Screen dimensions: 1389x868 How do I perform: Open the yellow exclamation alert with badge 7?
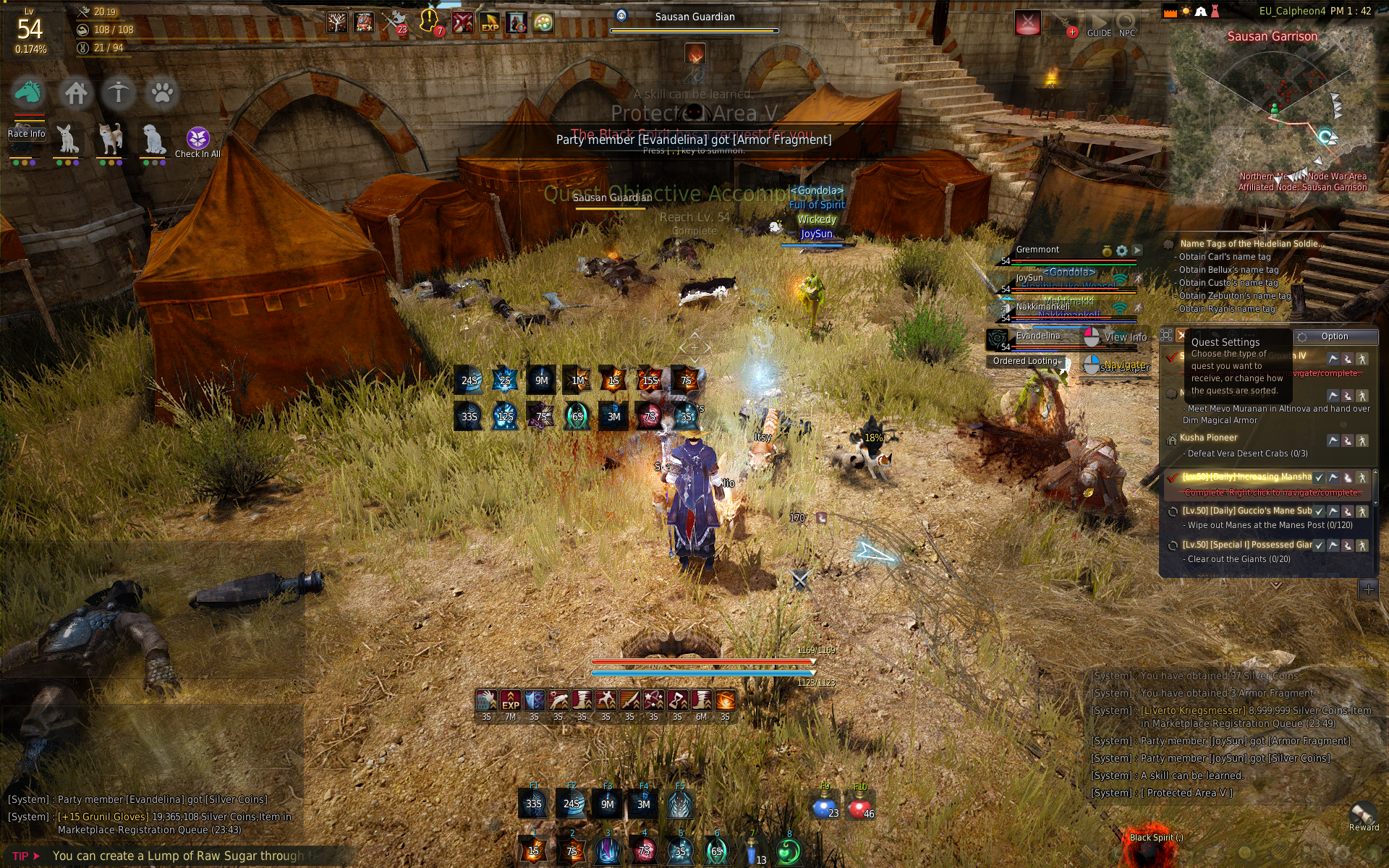429,21
